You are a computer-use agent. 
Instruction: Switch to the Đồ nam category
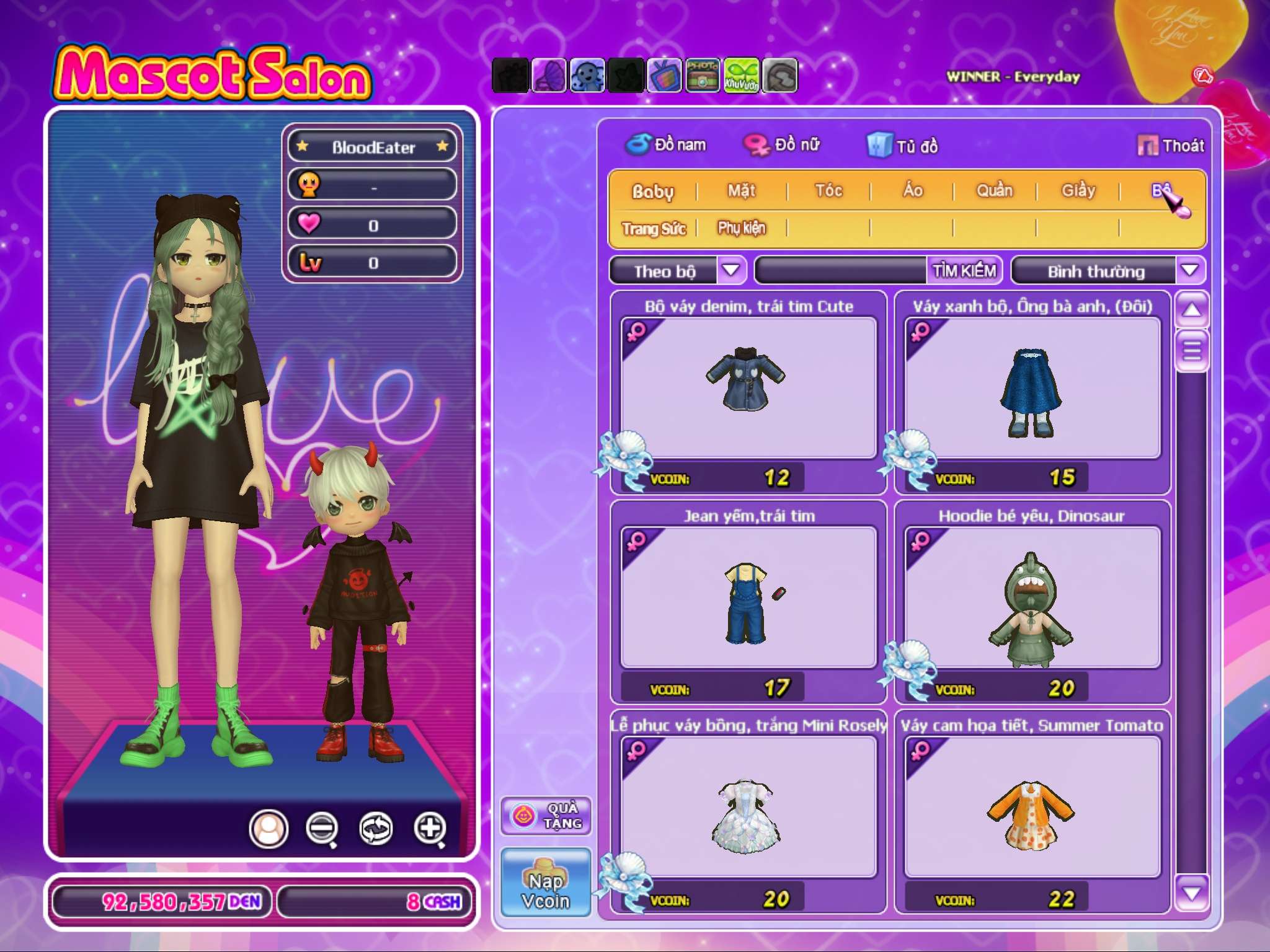click(x=667, y=145)
